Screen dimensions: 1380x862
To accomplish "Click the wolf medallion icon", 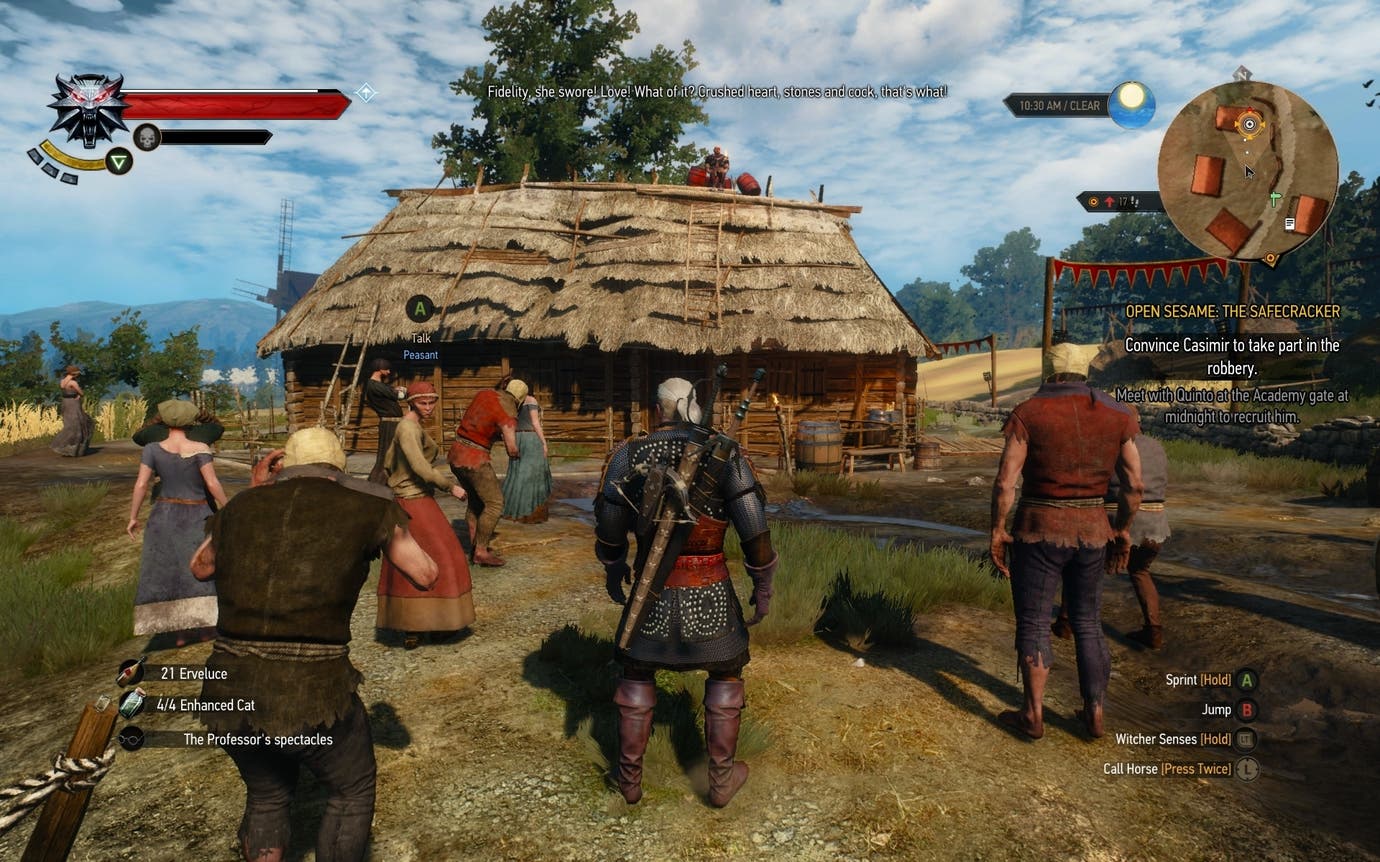I will pyautogui.click(x=88, y=108).
